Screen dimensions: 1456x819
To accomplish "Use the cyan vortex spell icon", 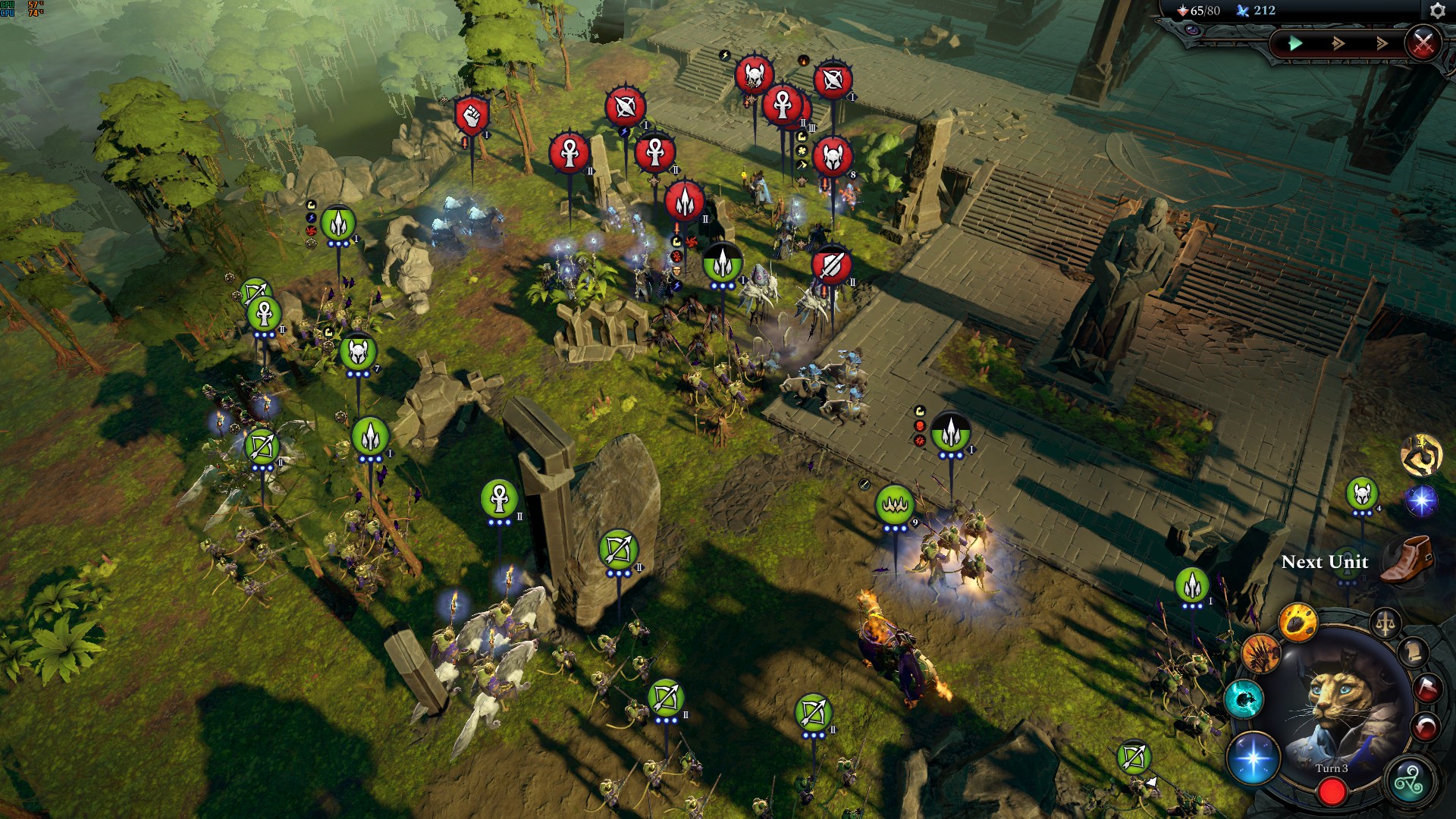I will pyautogui.click(x=1244, y=699).
